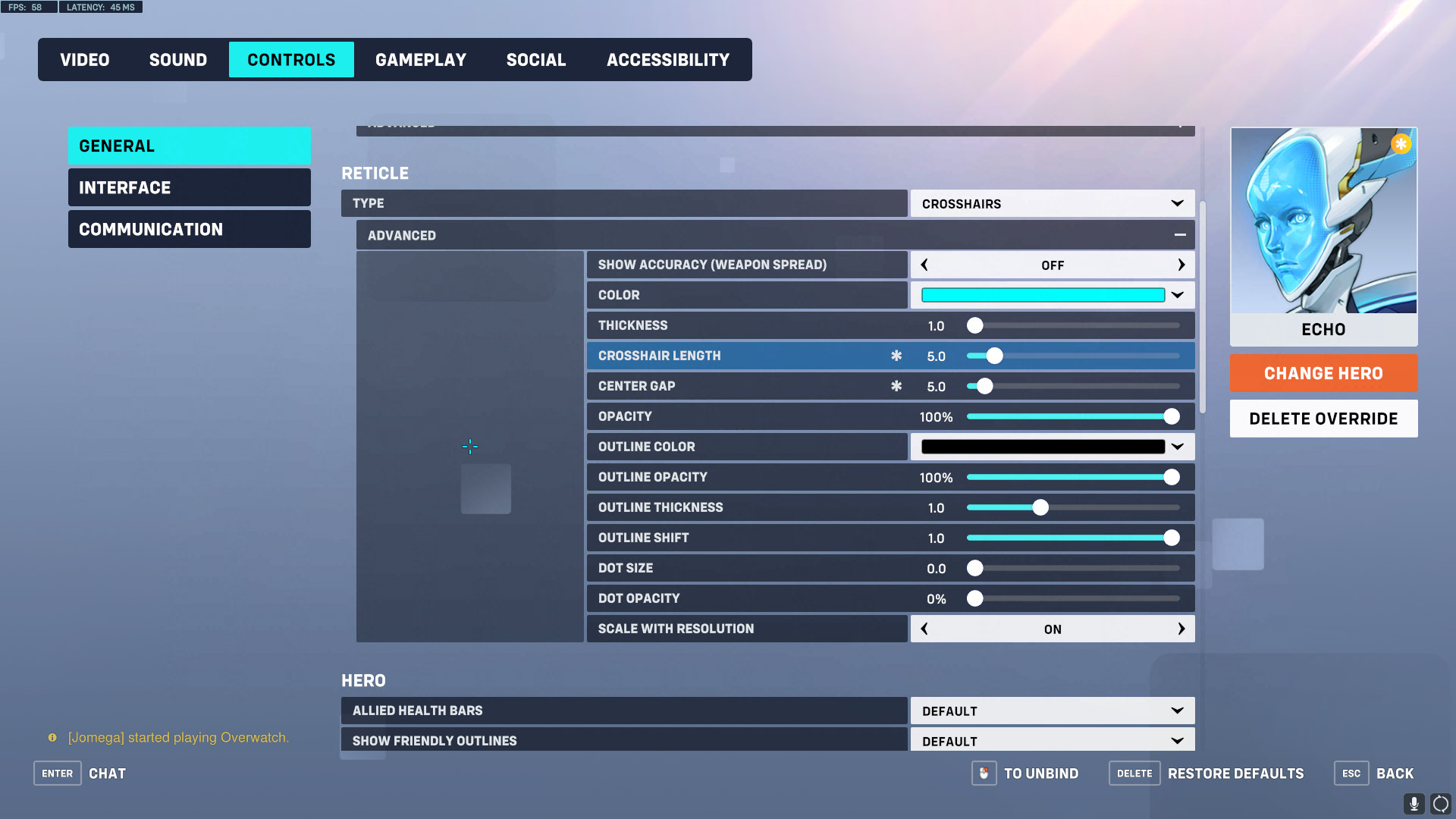Open the Reticle Type dropdown showing Crosshairs
Image resolution: width=1456 pixels, height=819 pixels.
tap(1052, 203)
